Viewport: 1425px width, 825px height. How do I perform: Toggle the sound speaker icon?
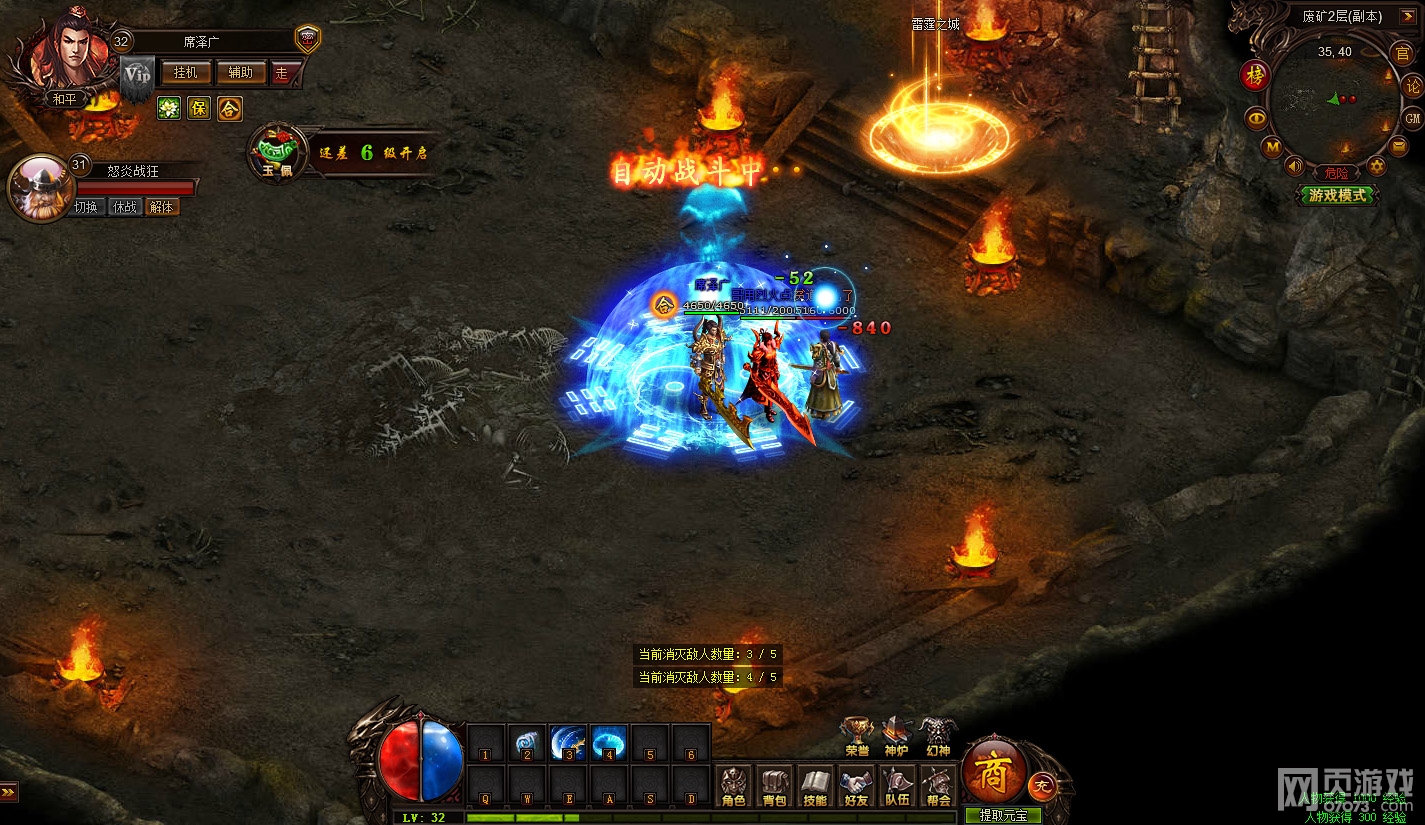point(1295,166)
